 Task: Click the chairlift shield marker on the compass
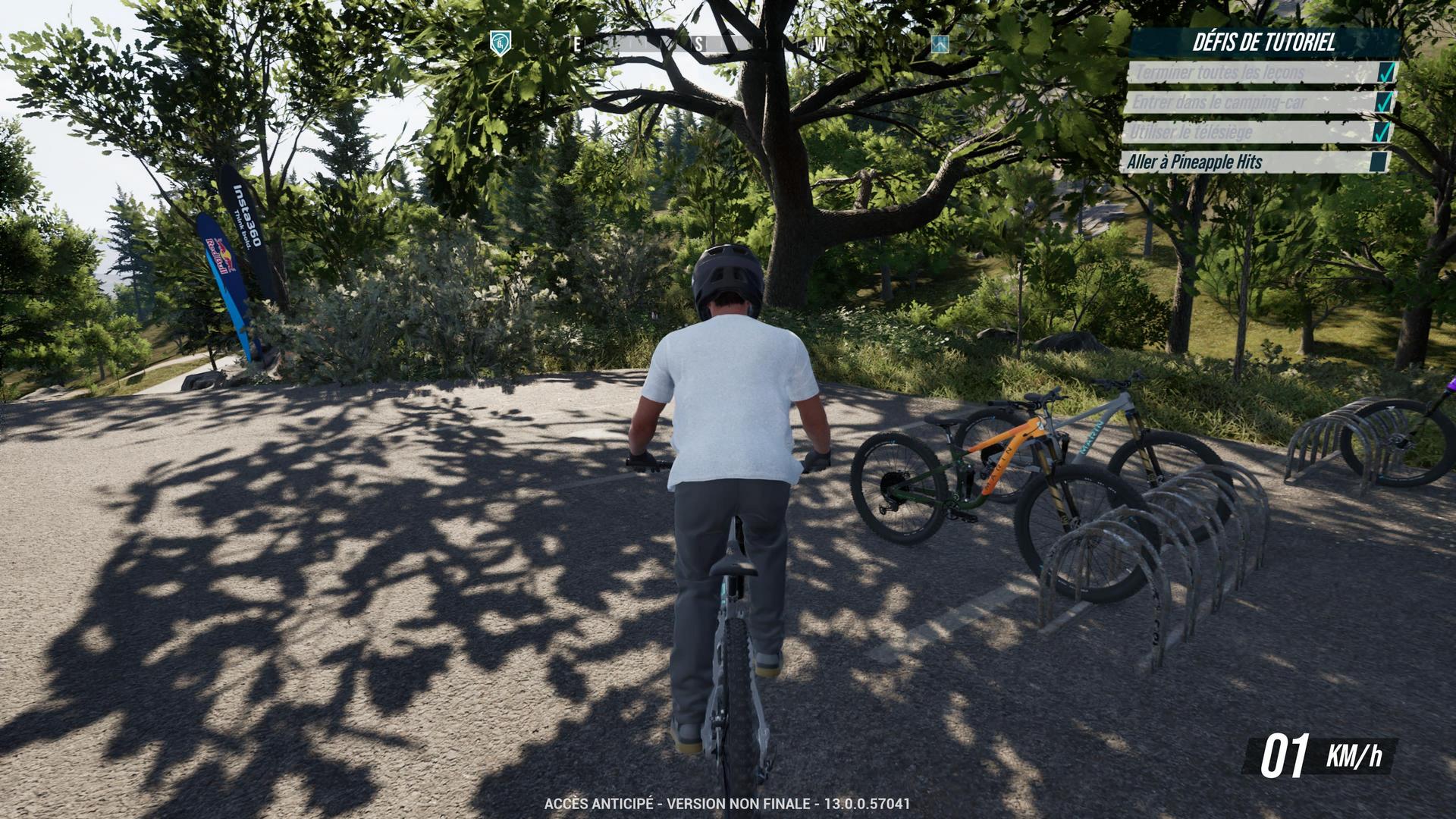pos(500,43)
